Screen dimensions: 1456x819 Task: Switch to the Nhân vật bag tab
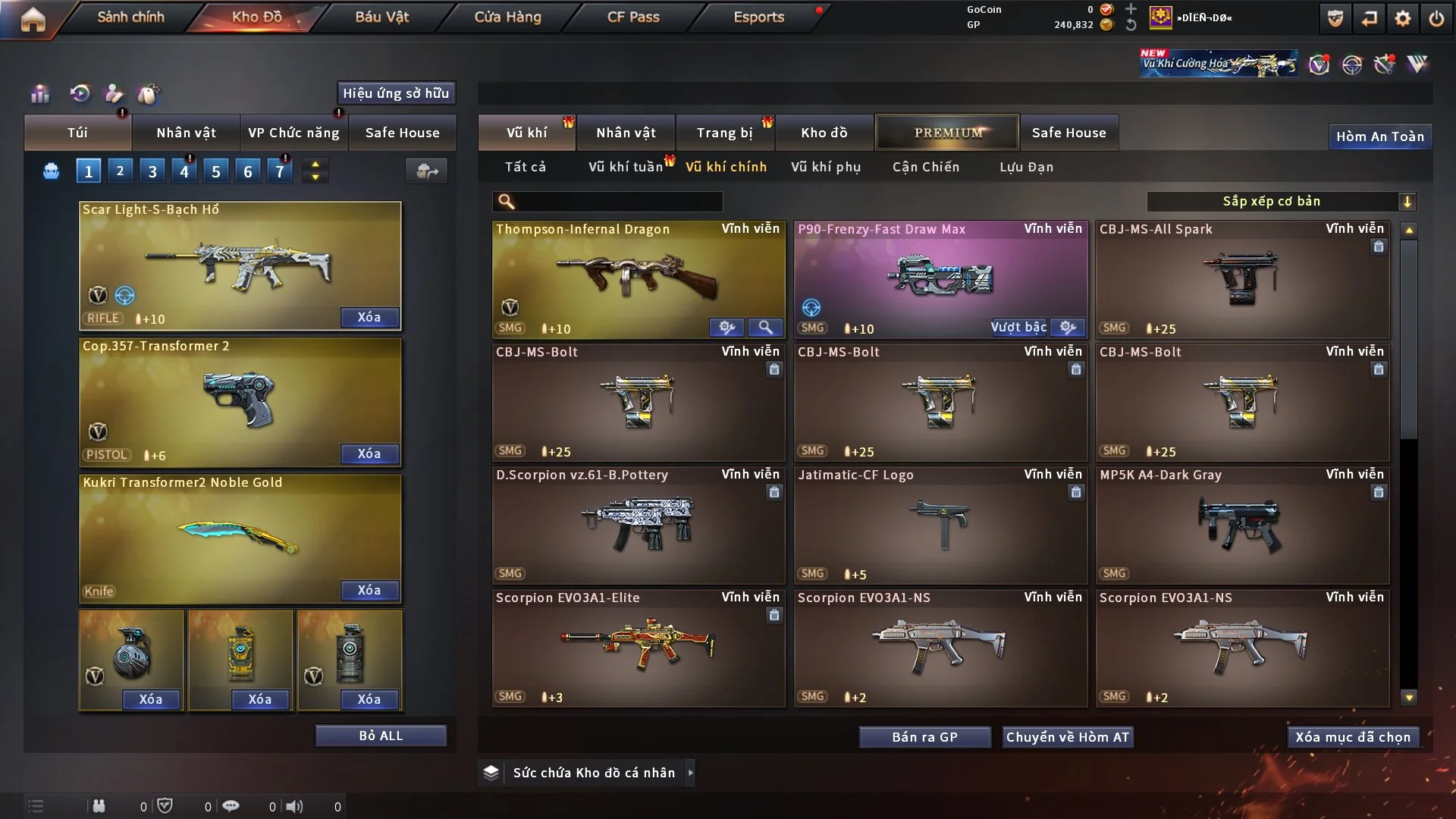point(186,133)
